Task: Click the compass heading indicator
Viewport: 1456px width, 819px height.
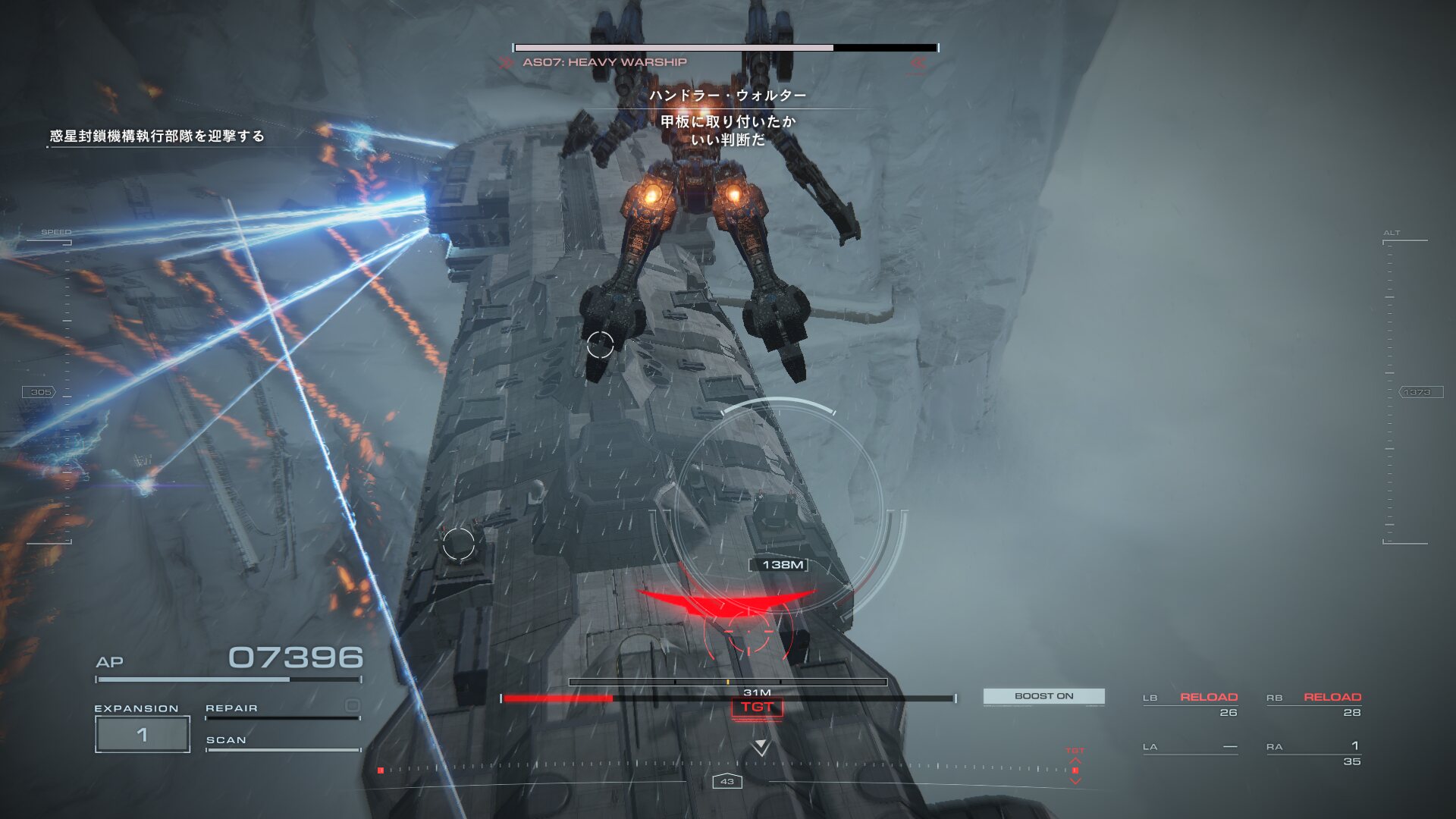Action: point(726,781)
